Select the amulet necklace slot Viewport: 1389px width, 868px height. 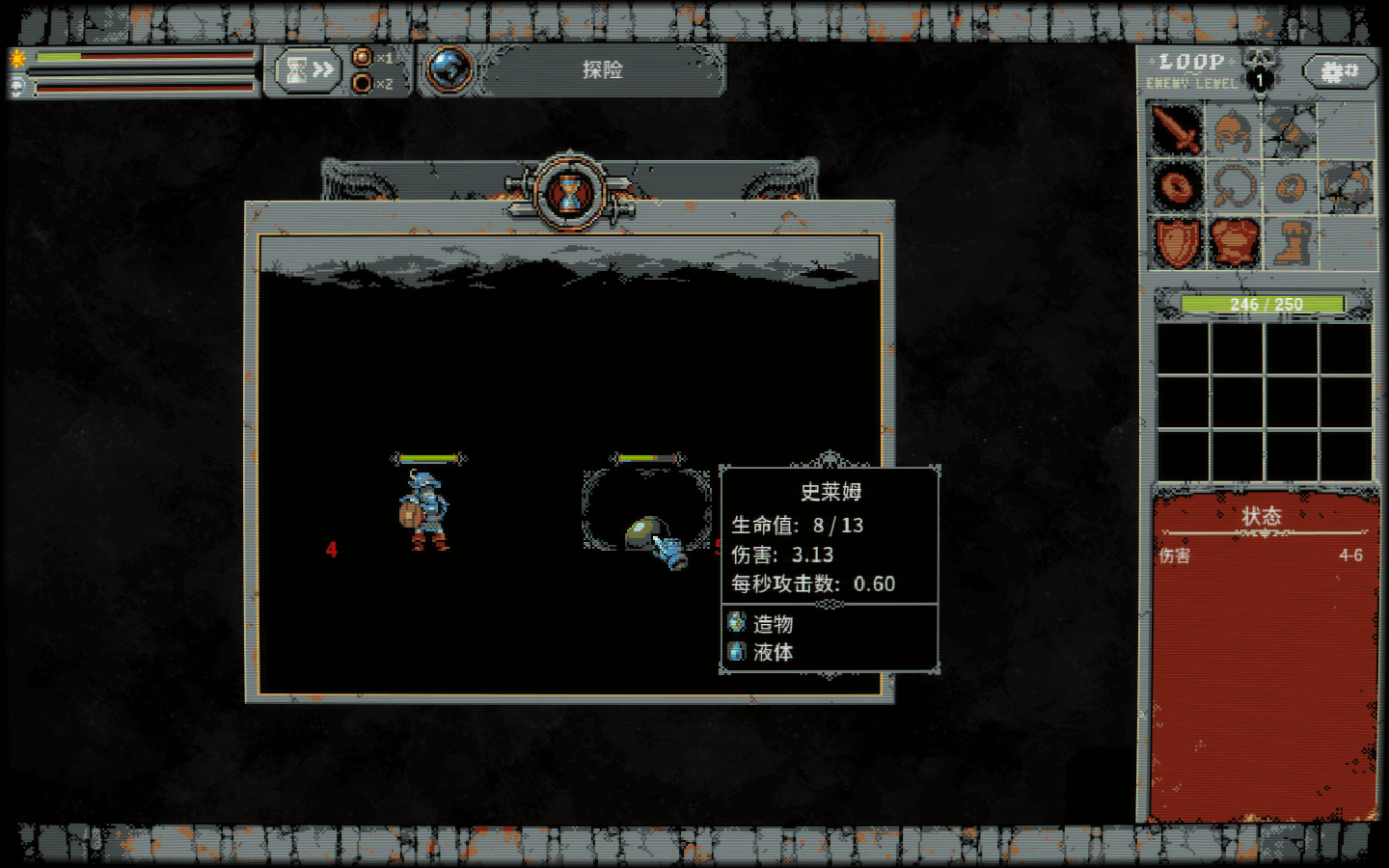pos(1233,186)
